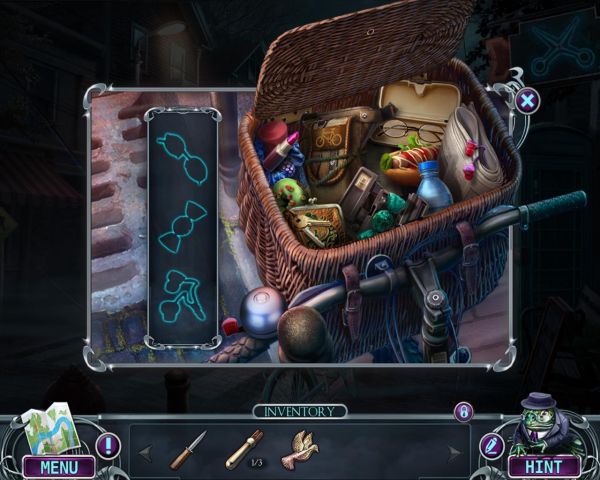Click the inventory right arrow
Screen dimensions: 600x480
(456, 453)
